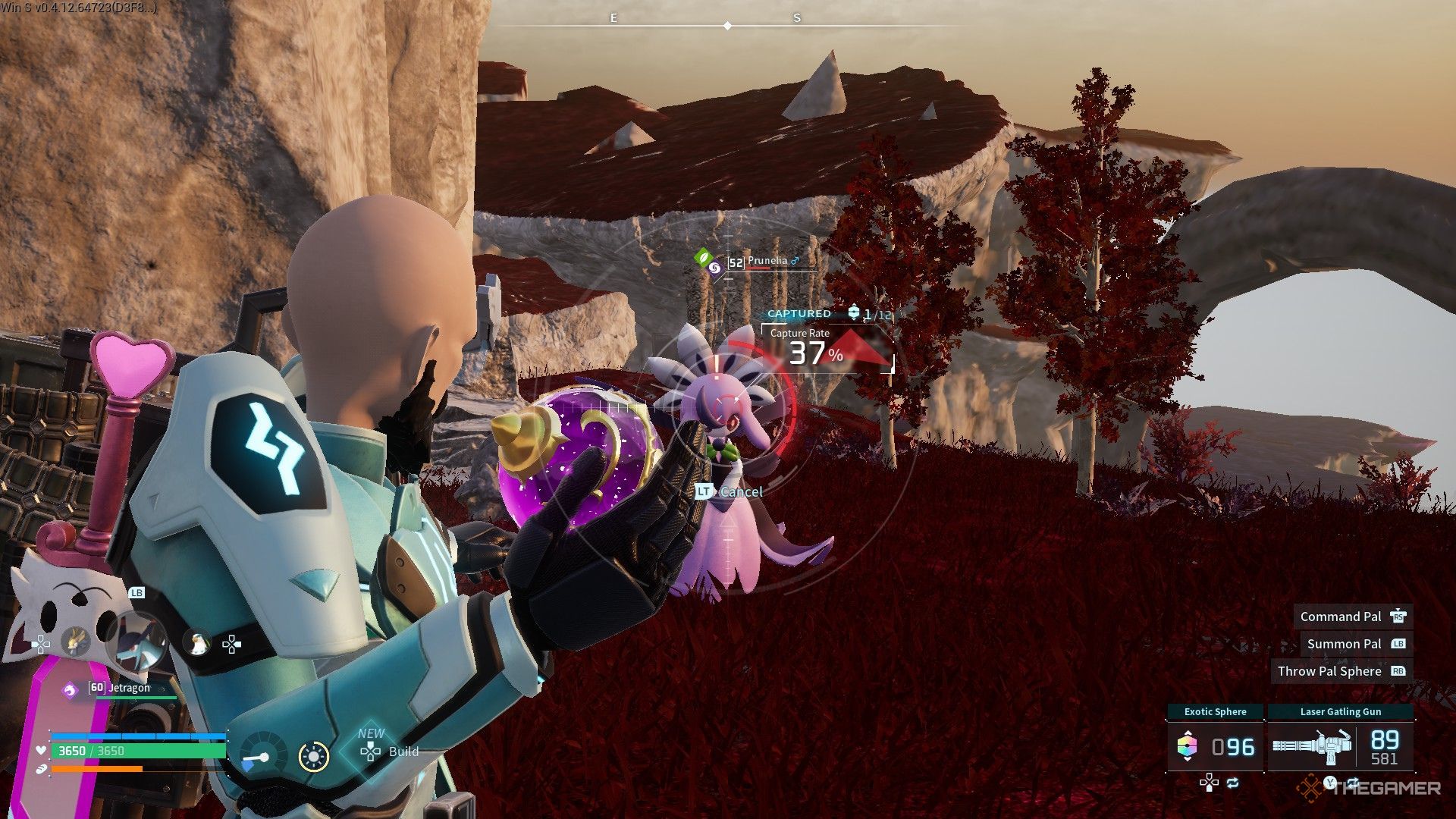Click the sun time-of-day indicator

click(313, 756)
